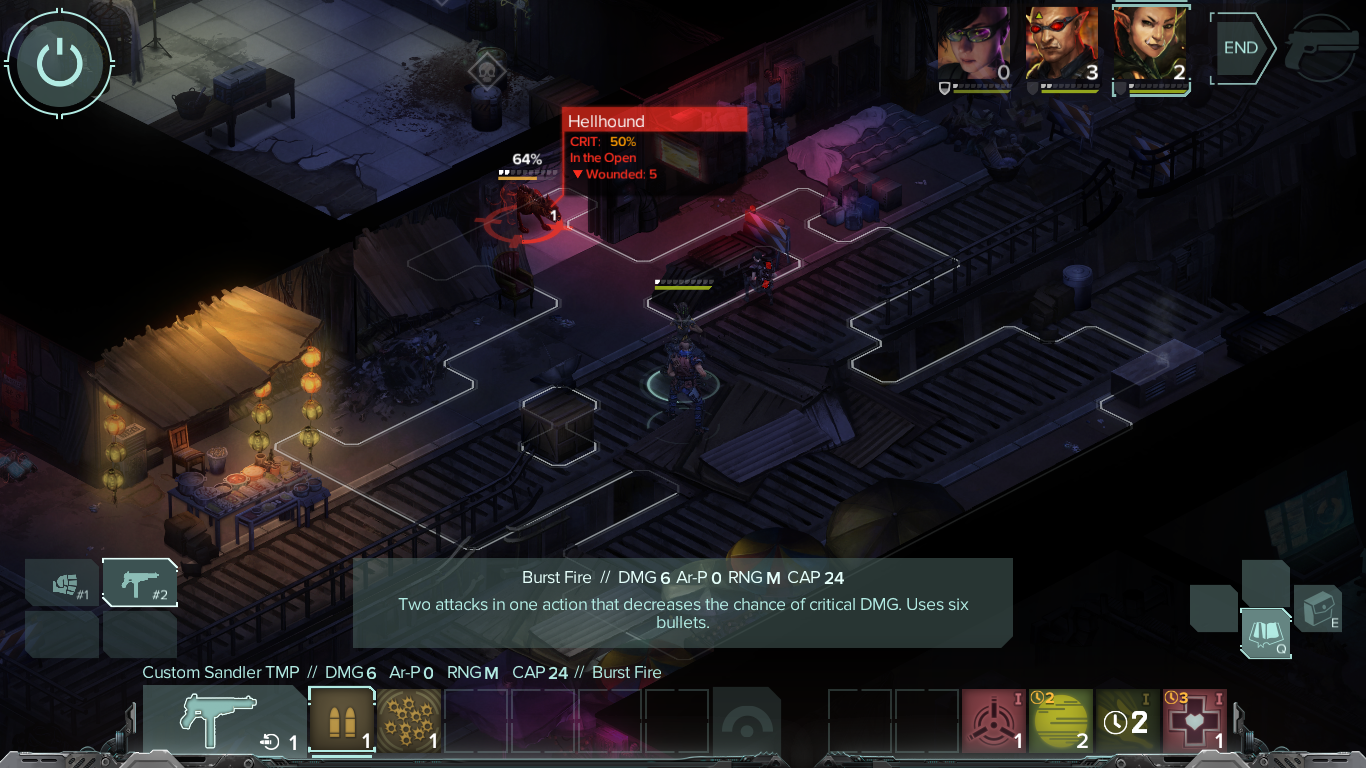Target the Hellhound with the red marker
This screenshot has height=768, width=1366.
(x=524, y=213)
